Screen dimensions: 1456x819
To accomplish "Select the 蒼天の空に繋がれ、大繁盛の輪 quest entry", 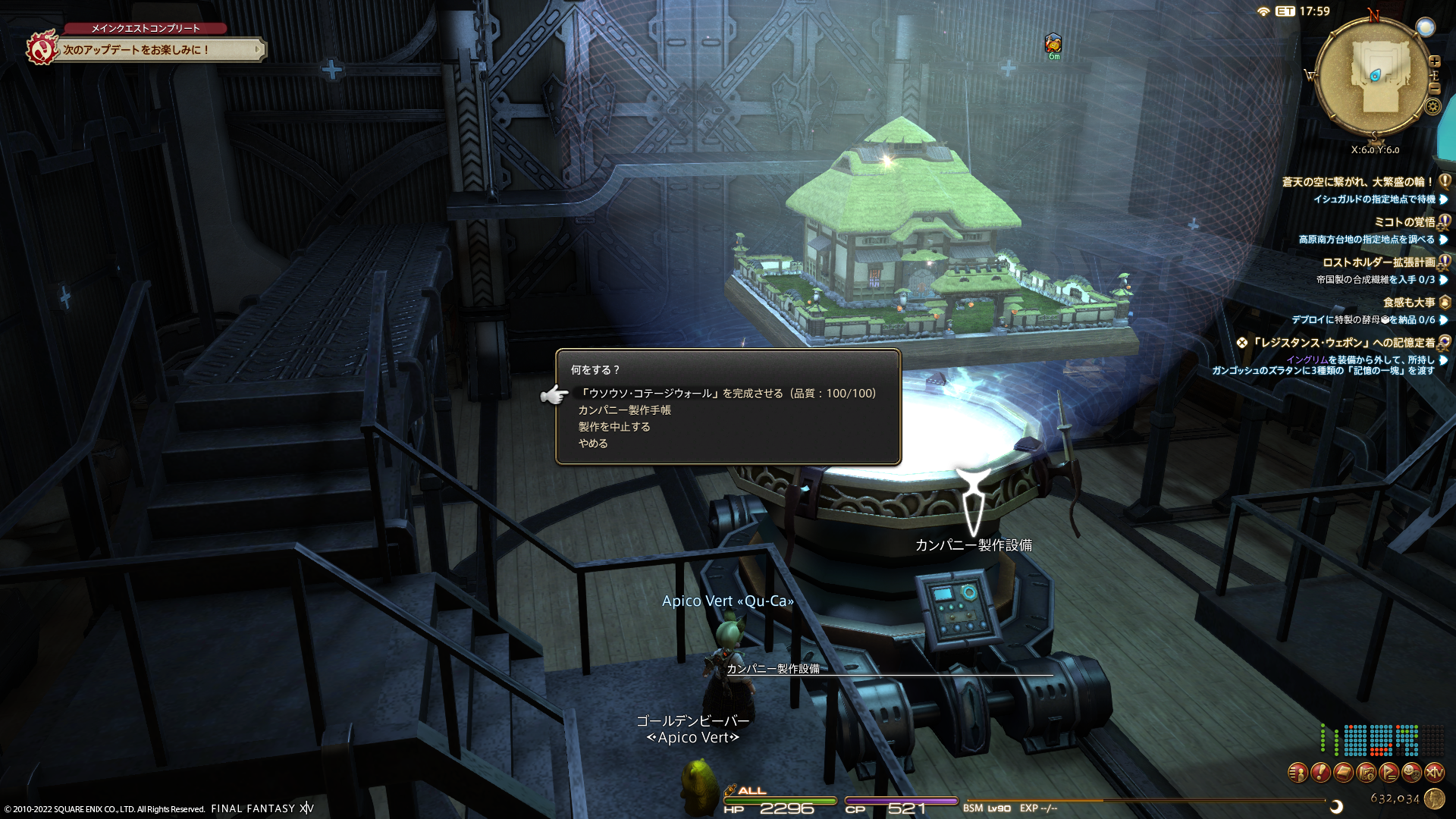I will (x=1357, y=182).
